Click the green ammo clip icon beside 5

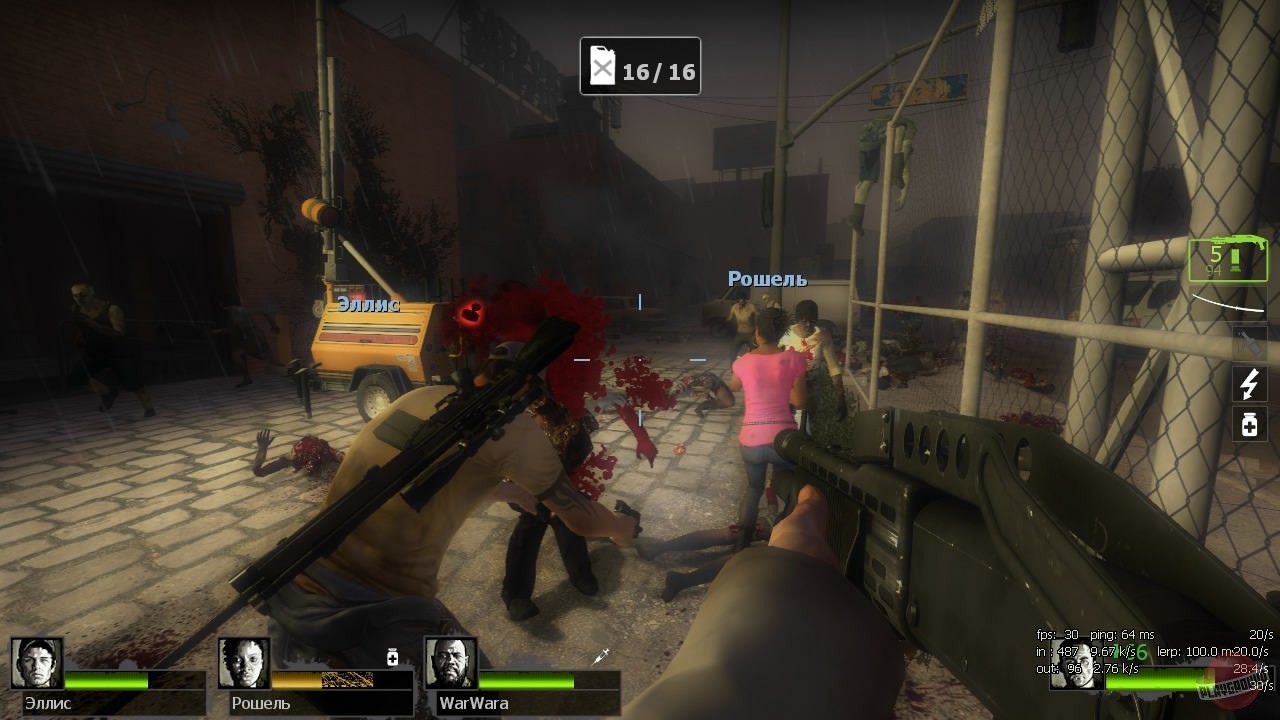pyautogui.click(x=1236, y=261)
